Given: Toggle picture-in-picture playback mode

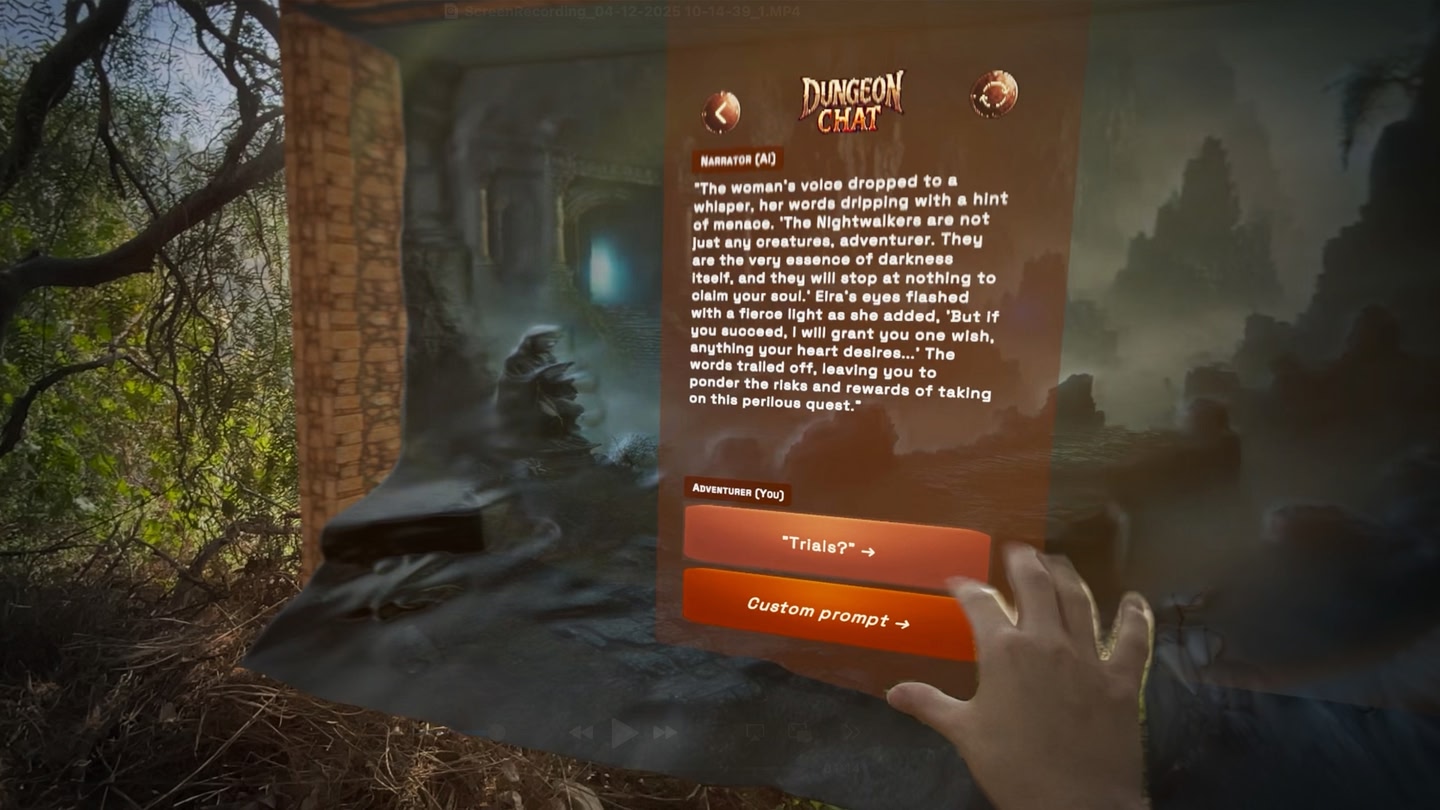Looking at the screenshot, I should pos(800,732).
